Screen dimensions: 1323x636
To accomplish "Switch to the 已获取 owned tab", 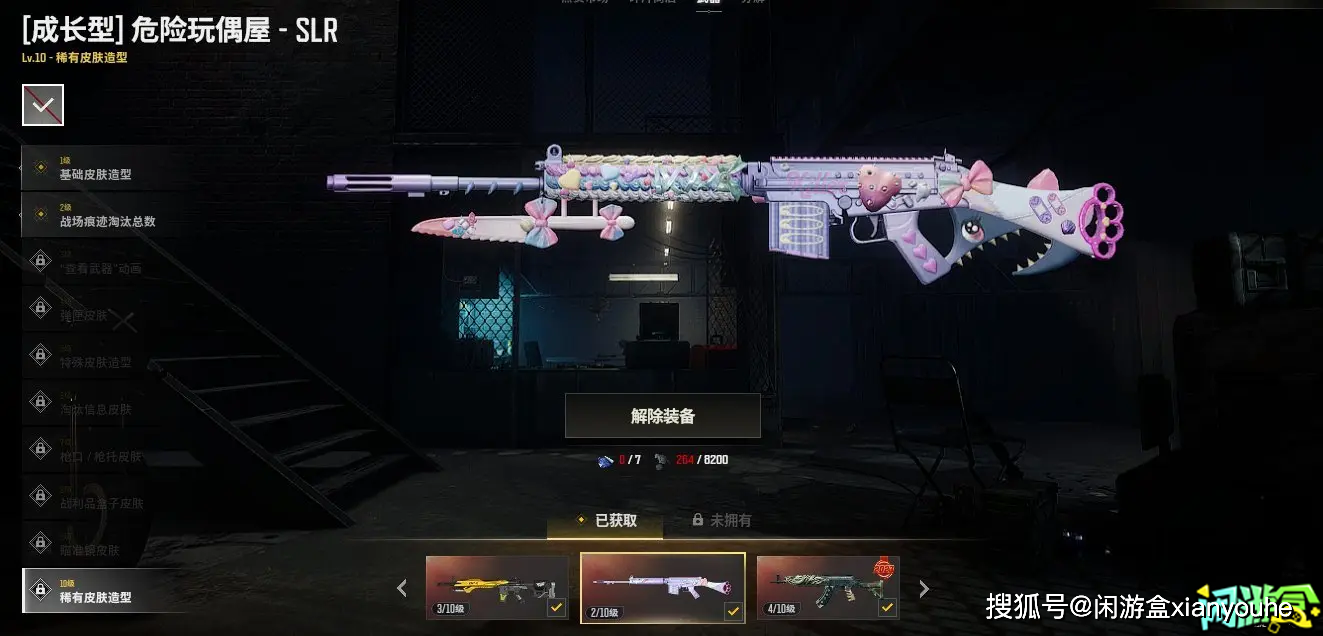I will pos(607,520).
